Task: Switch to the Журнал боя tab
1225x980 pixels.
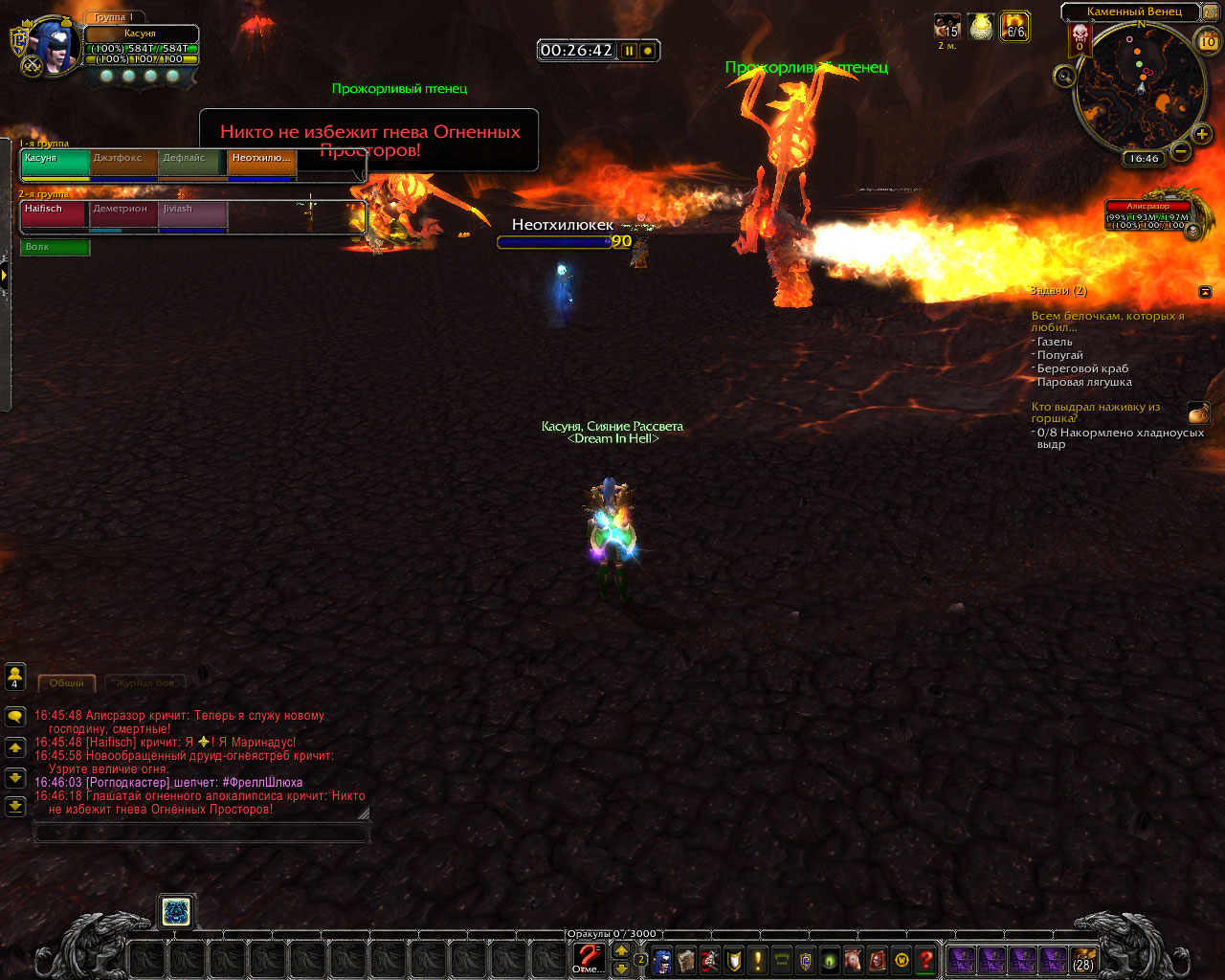Action: (145, 682)
